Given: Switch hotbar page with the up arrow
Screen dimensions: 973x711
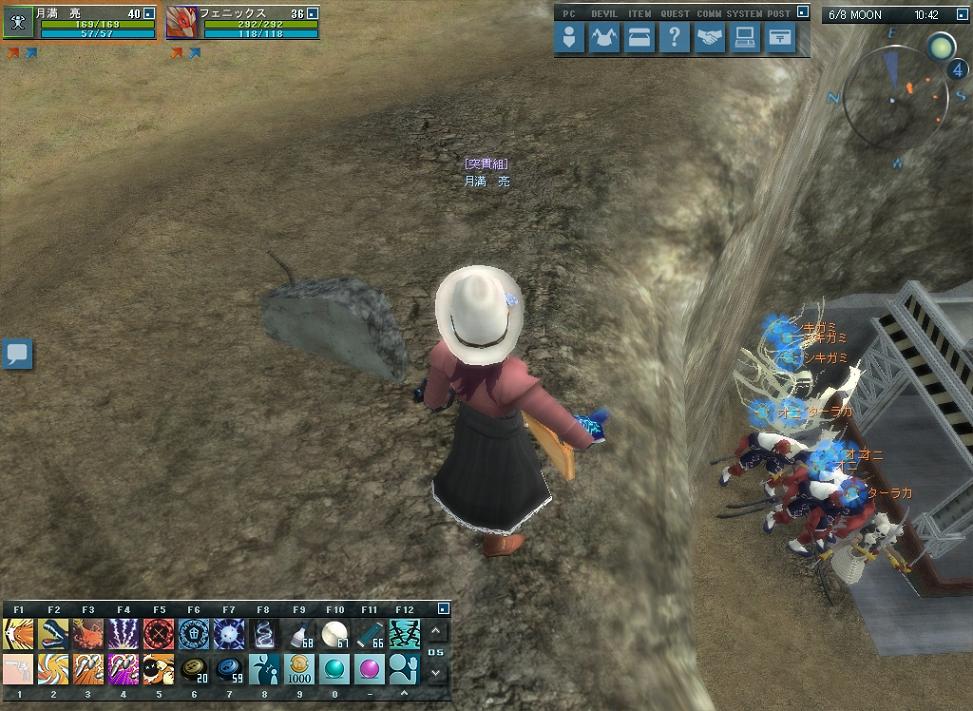Looking at the screenshot, I should 436,632.
